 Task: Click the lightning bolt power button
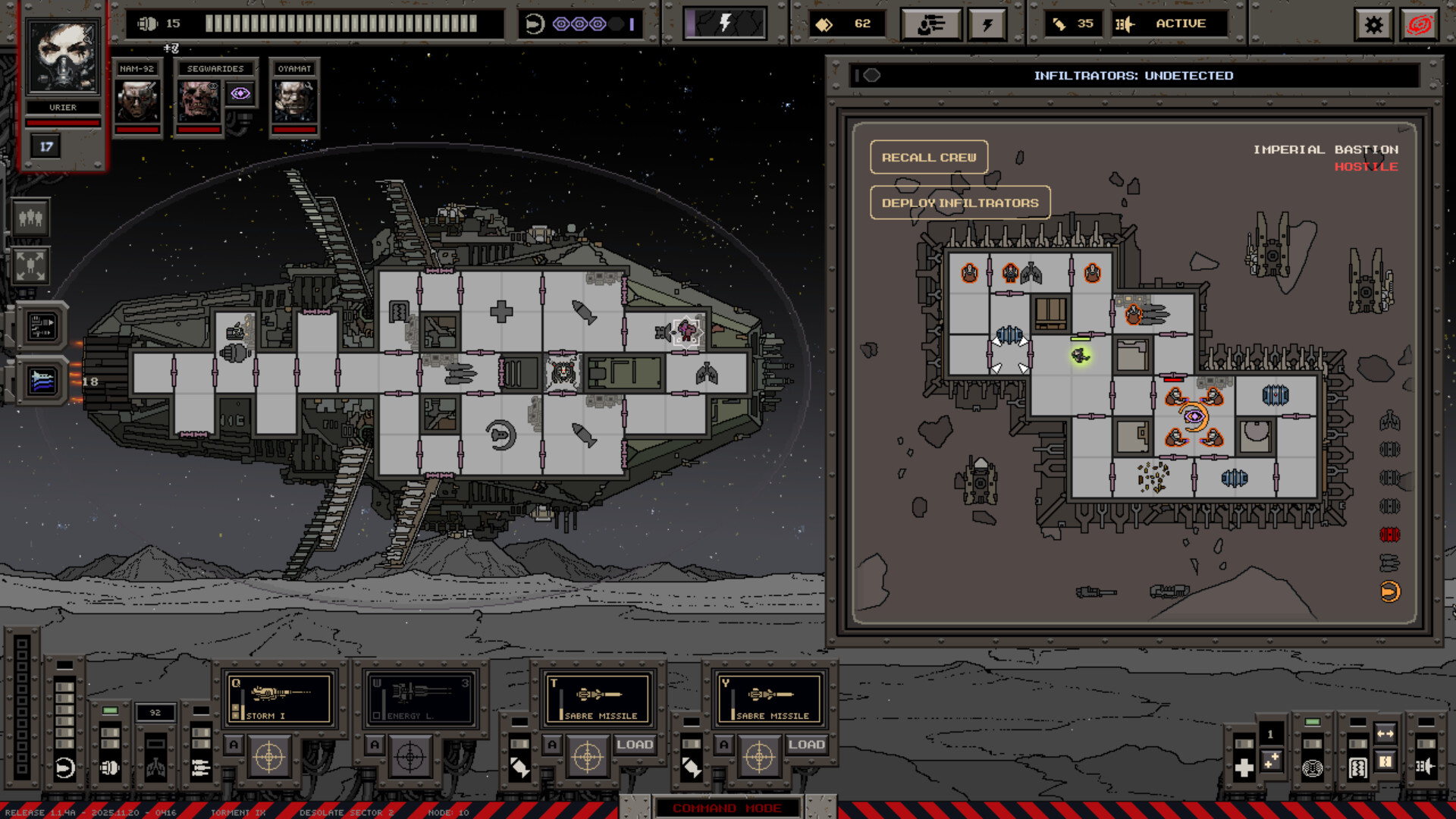987,25
